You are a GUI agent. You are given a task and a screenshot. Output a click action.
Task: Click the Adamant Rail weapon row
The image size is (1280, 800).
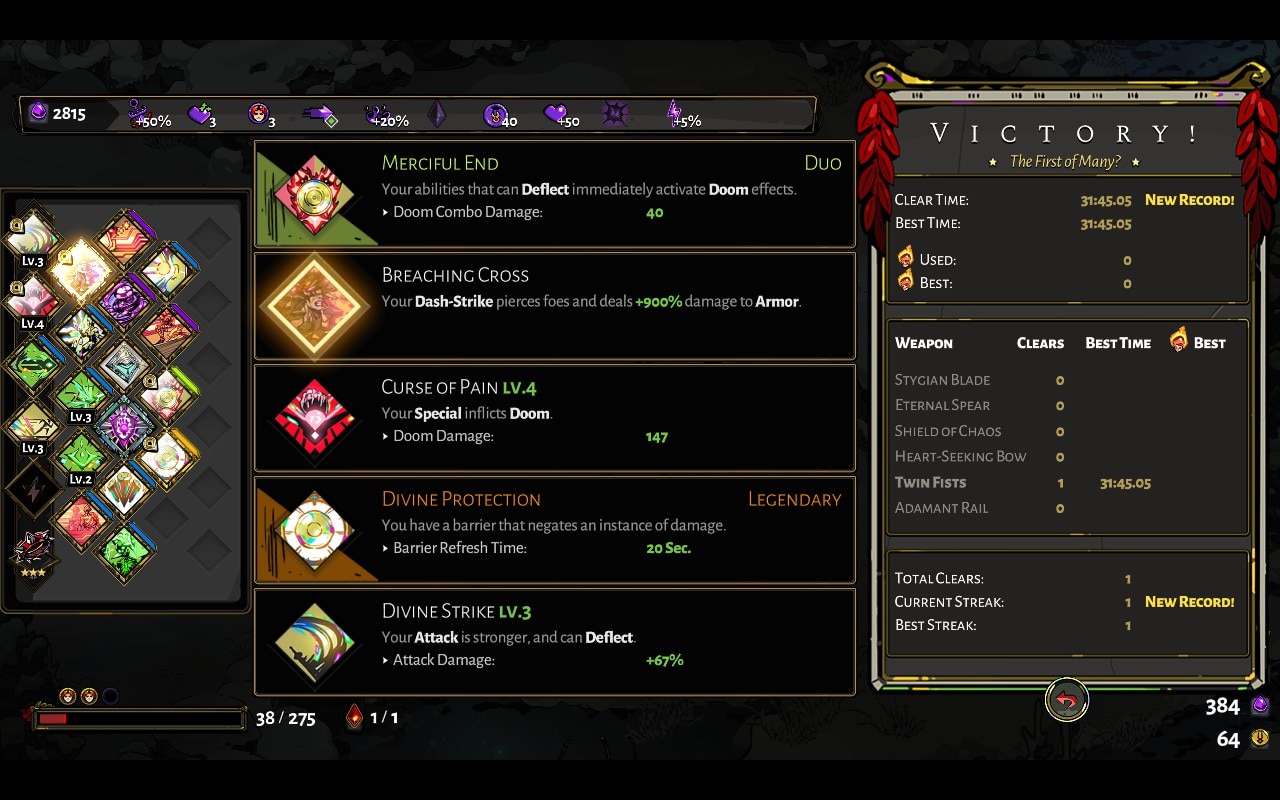click(1066, 508)
